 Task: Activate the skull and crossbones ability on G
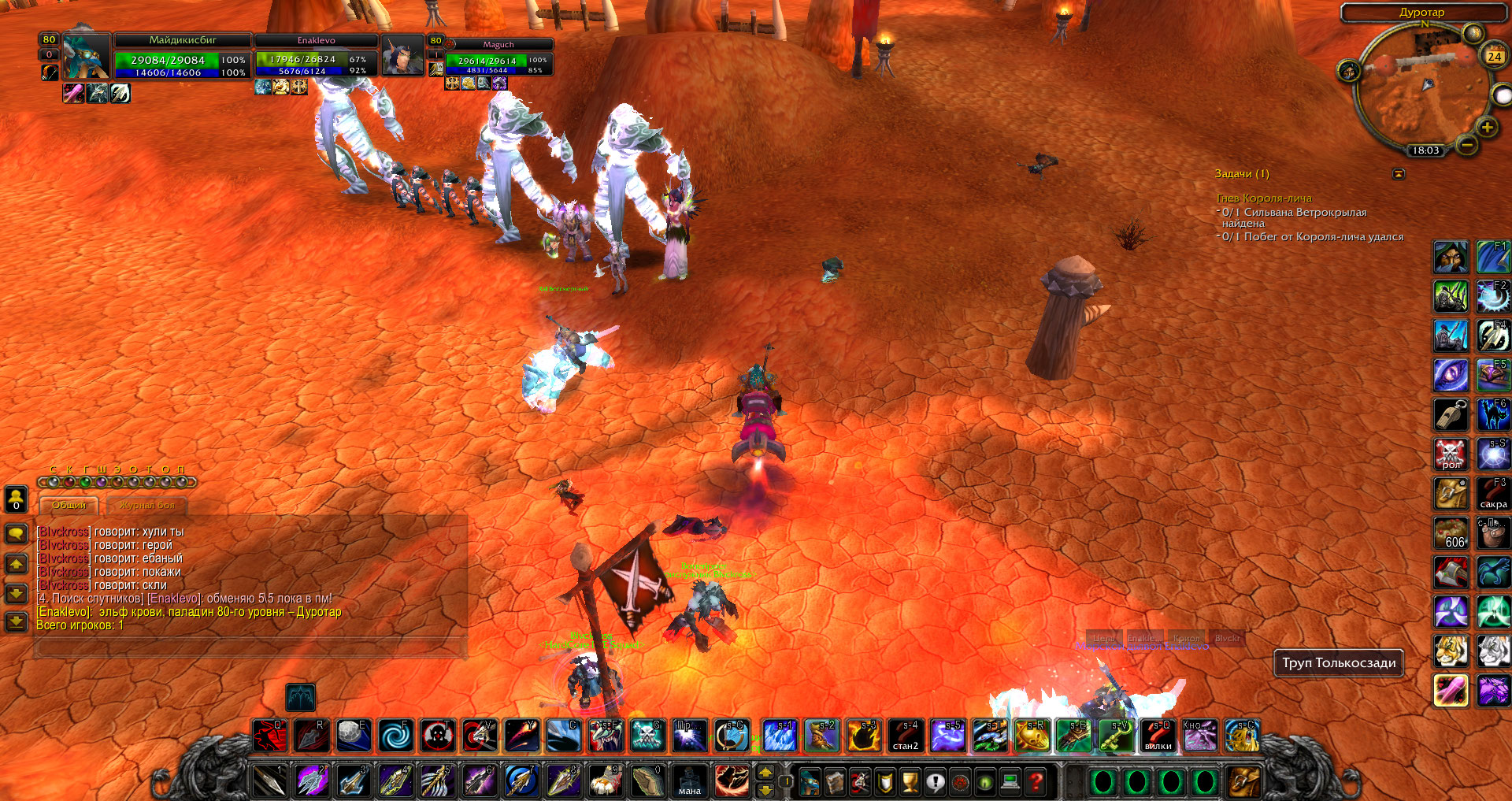[x=647, y=736]
